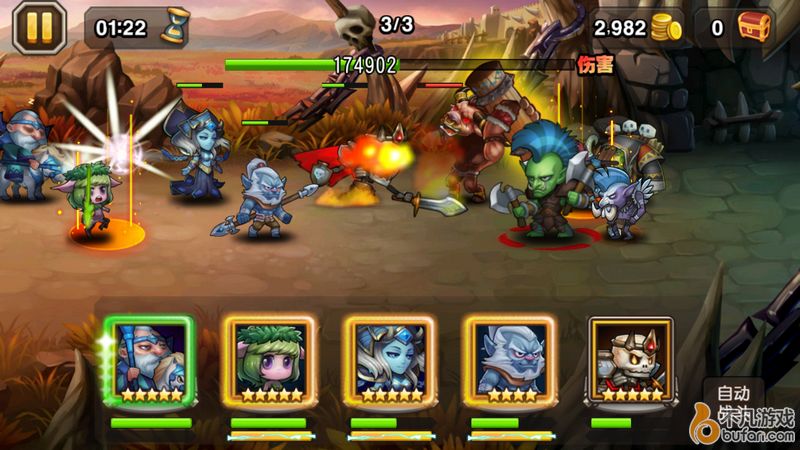This screenshot has height=450, width=800.
Task: Tap the skull warrior hero portrait
Action: pyautogui.click(x=630, y=360)
